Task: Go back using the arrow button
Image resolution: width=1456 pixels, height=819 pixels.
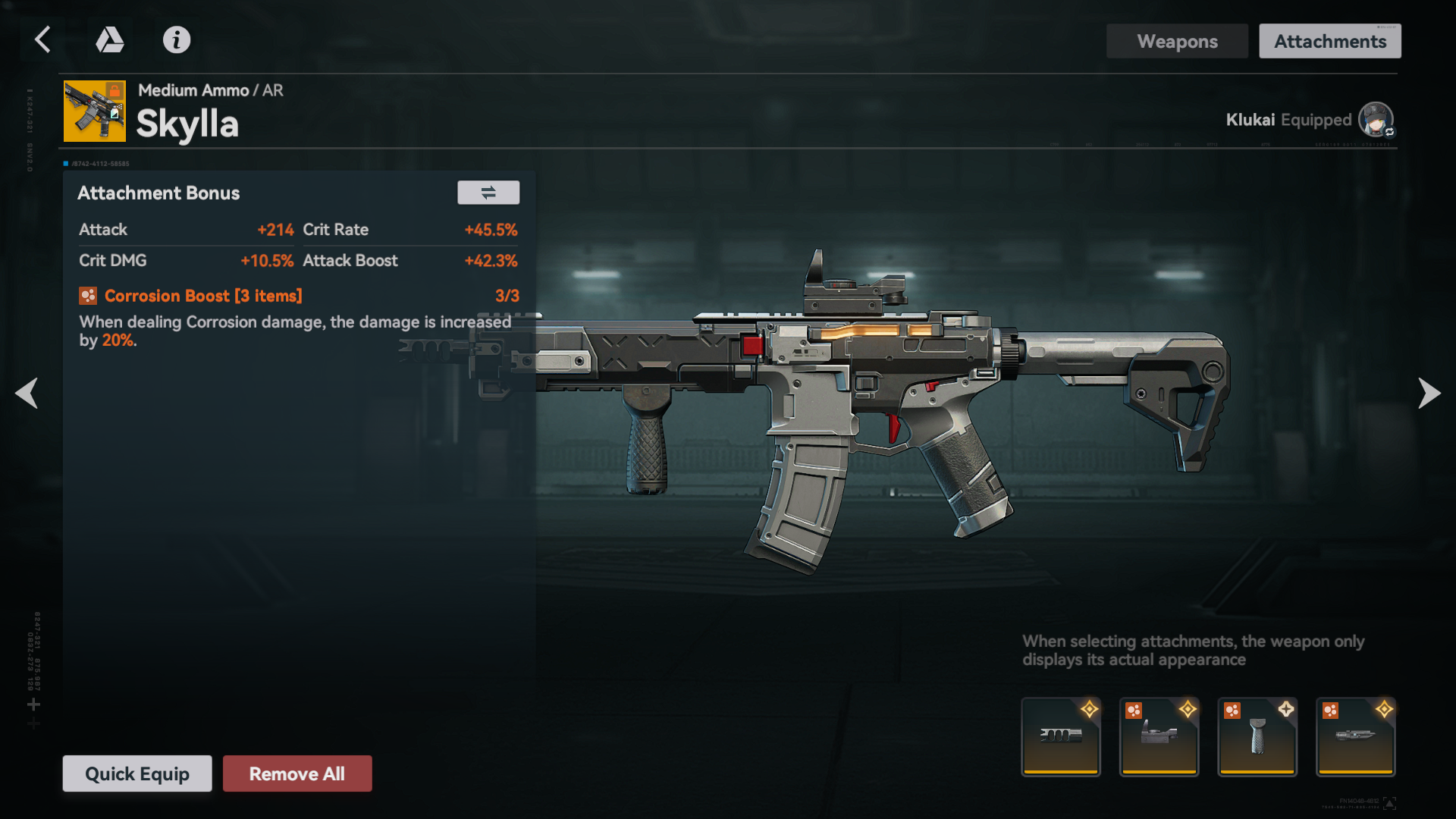Action: point(43,39)
